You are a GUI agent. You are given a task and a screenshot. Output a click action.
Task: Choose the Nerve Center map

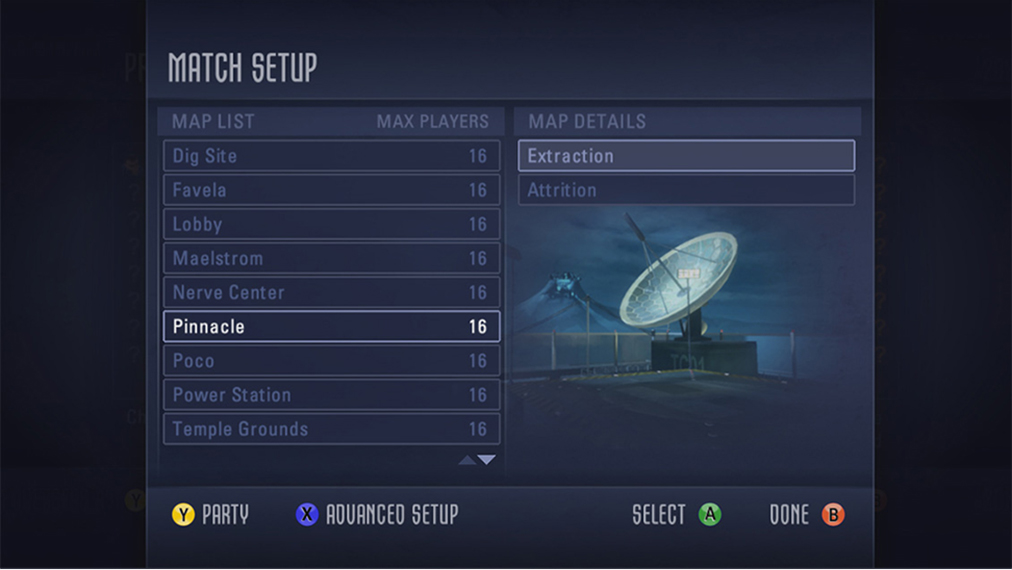pos(331,293)
